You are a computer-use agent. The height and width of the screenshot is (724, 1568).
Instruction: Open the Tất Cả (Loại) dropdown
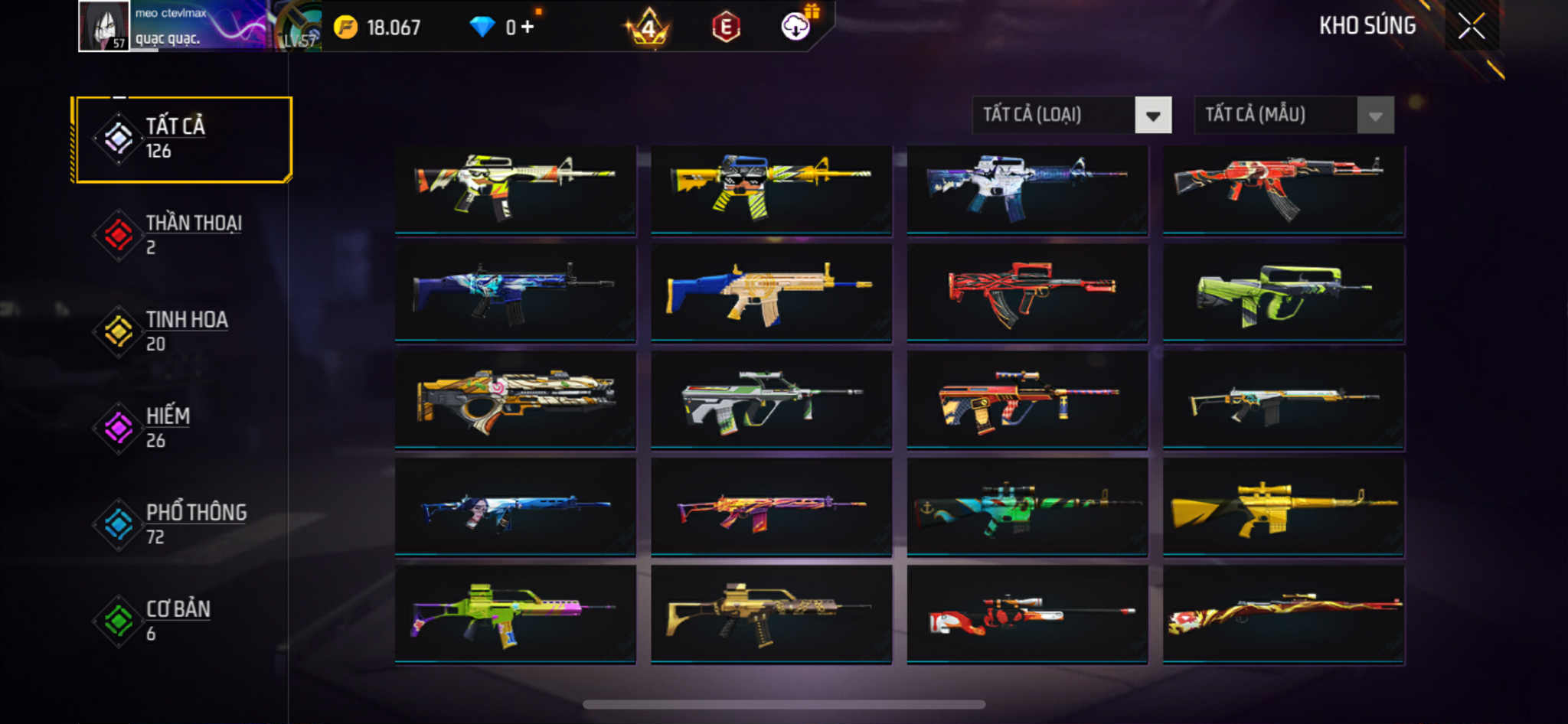1071,116
